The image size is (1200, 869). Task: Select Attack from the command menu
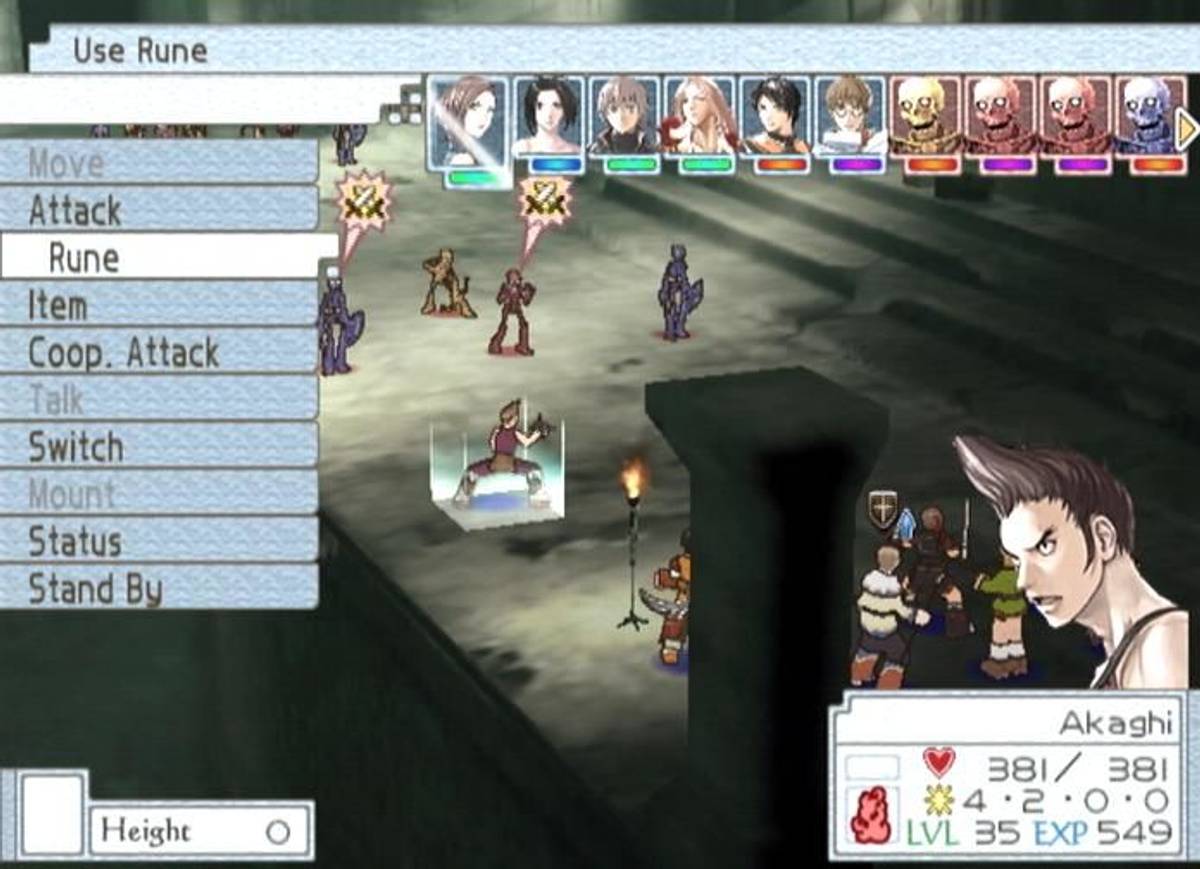[x=160, y=210]
